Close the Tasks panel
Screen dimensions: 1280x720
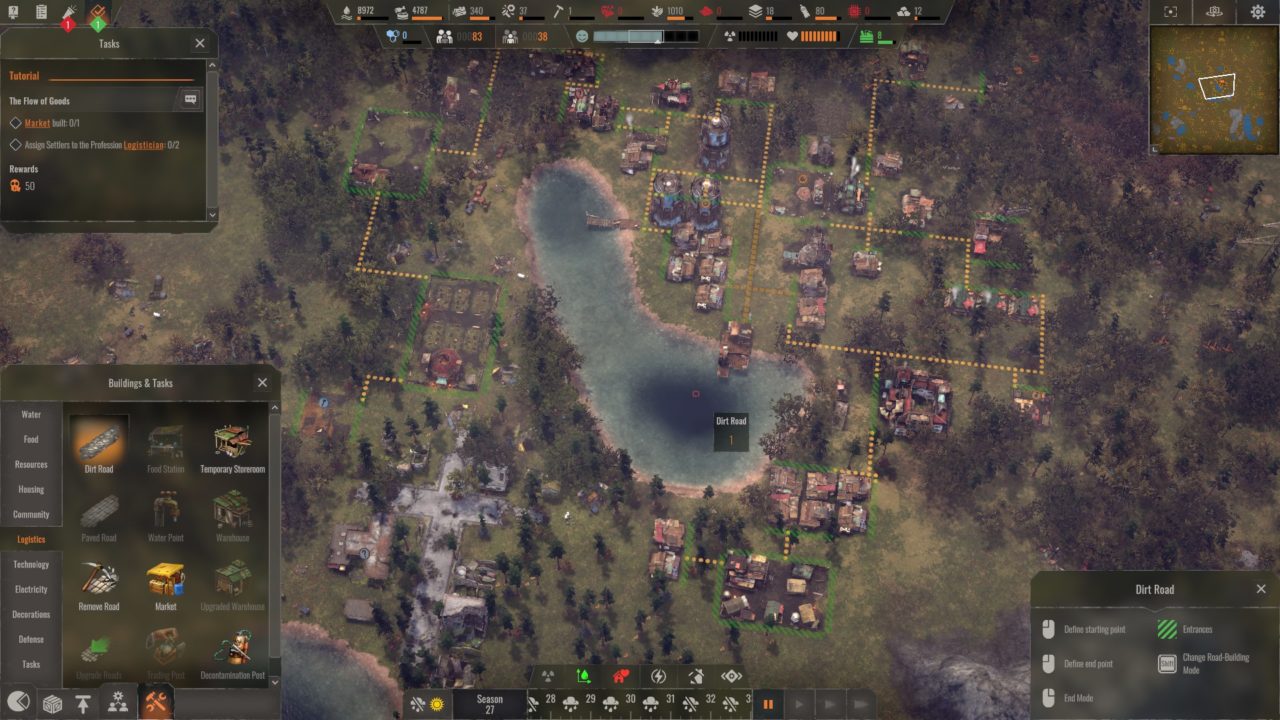[x=200, y=43]
